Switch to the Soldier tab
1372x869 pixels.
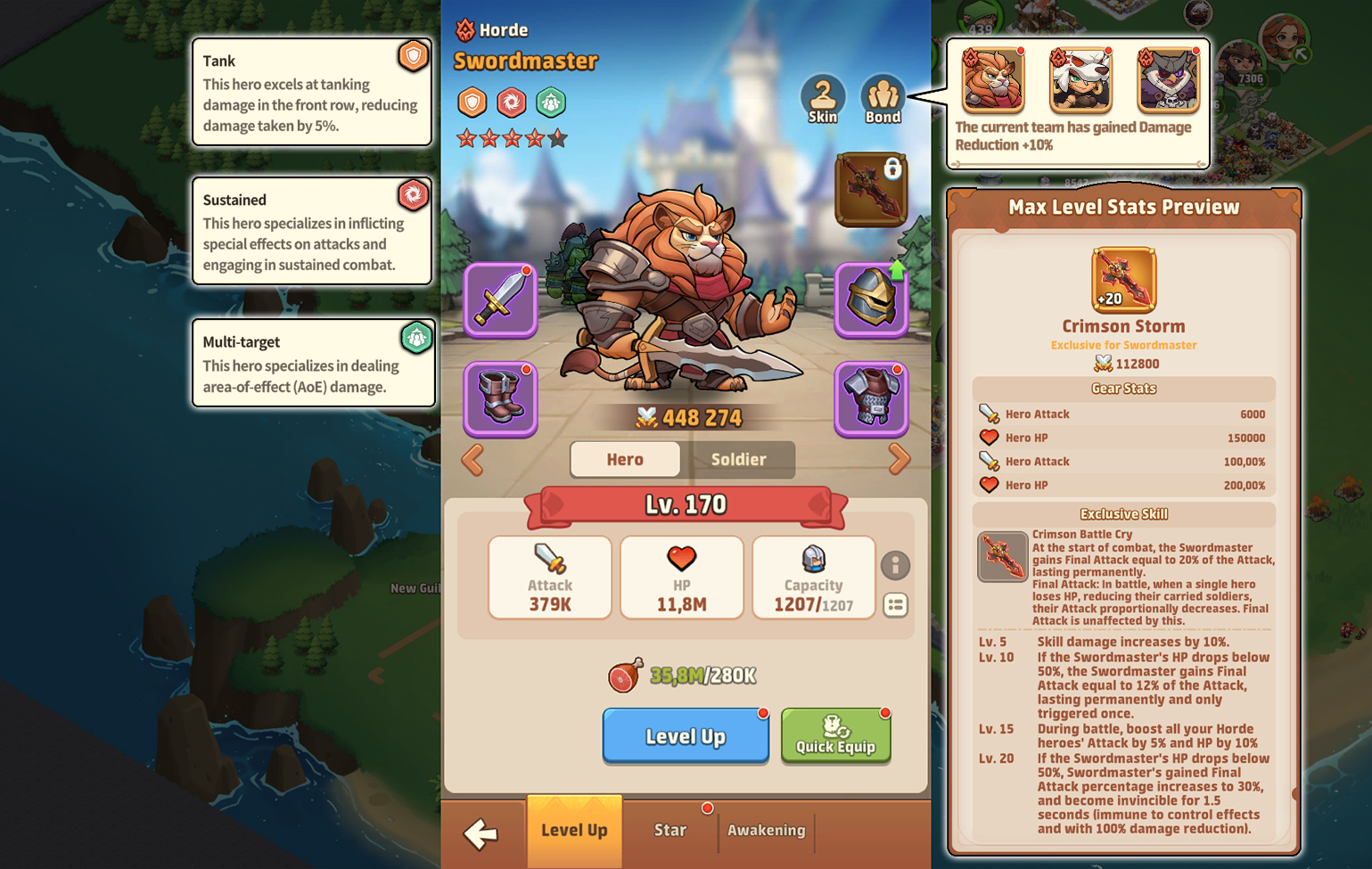(740, 460)
